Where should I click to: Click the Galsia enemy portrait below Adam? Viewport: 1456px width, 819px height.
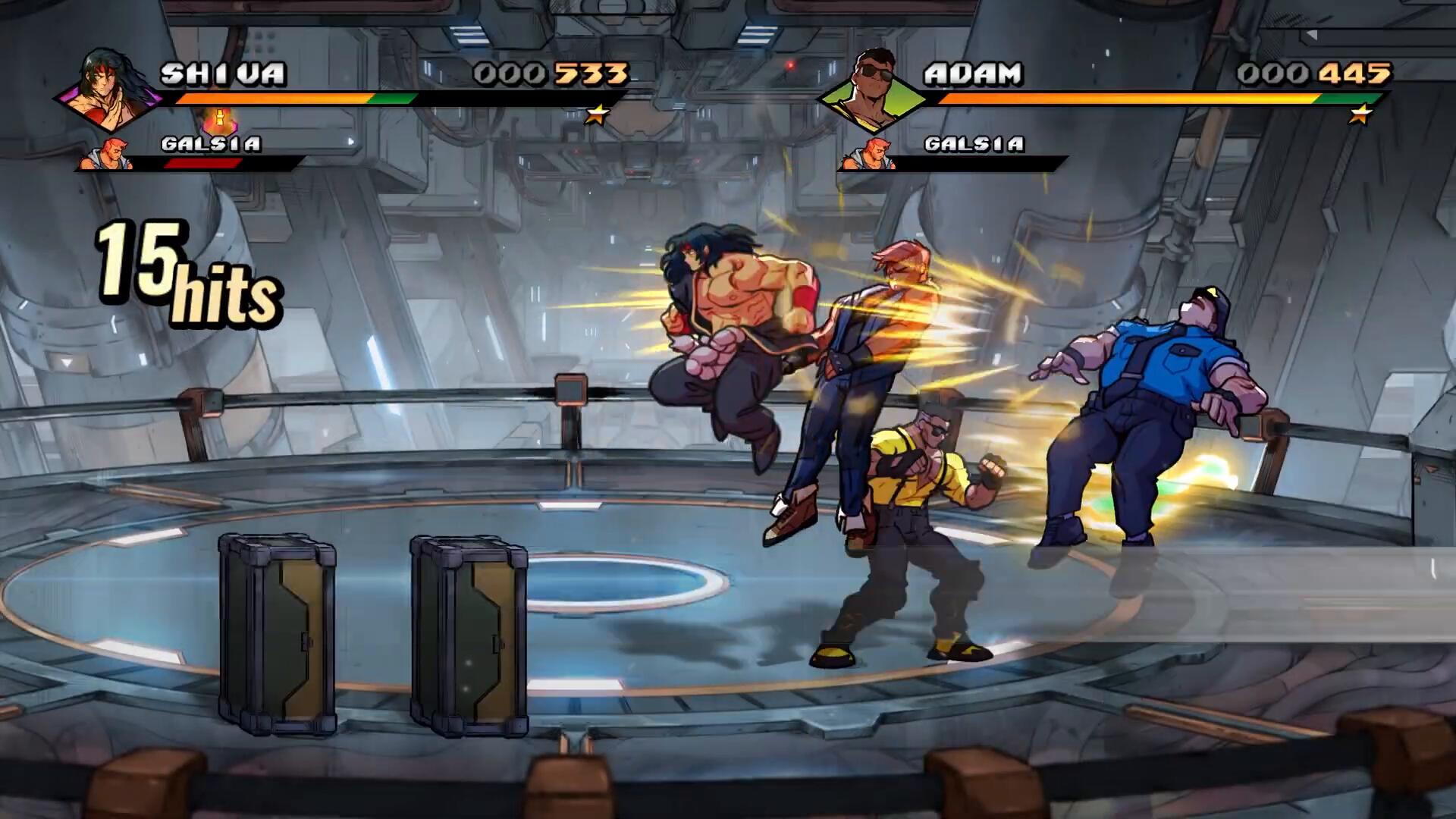[x=868, y=154]
